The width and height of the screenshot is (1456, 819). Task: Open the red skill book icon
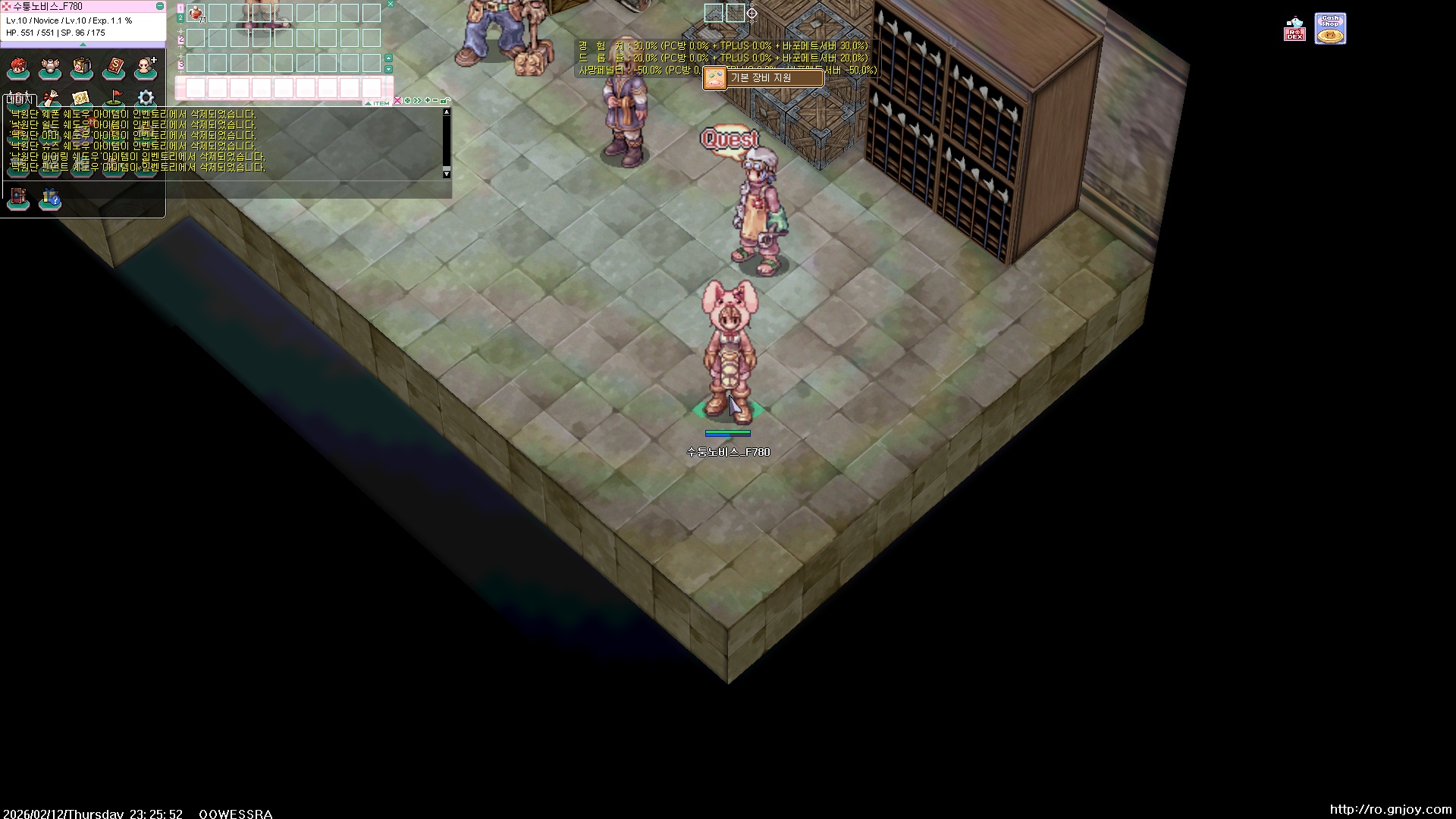pyautogui.click(x=114, y=68)
